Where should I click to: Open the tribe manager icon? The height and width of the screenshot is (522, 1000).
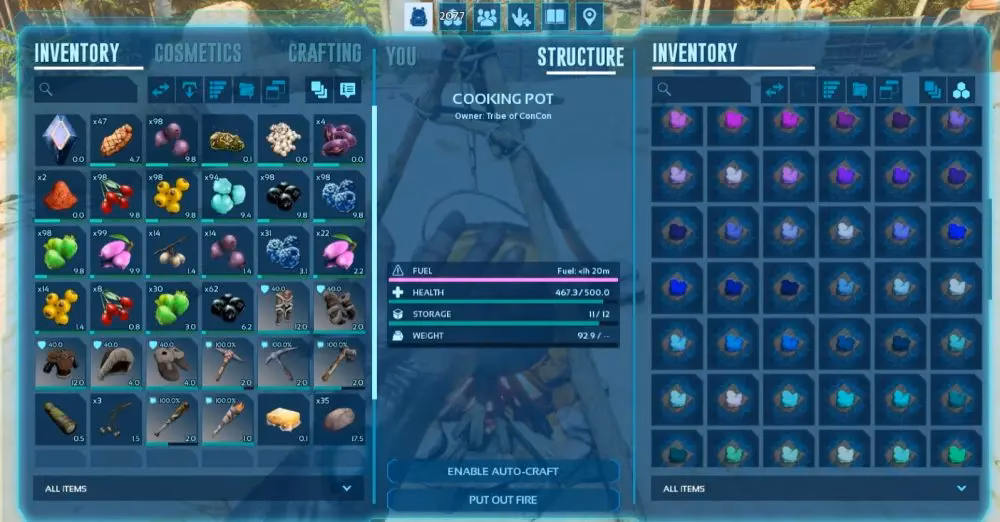coord(487,16)
